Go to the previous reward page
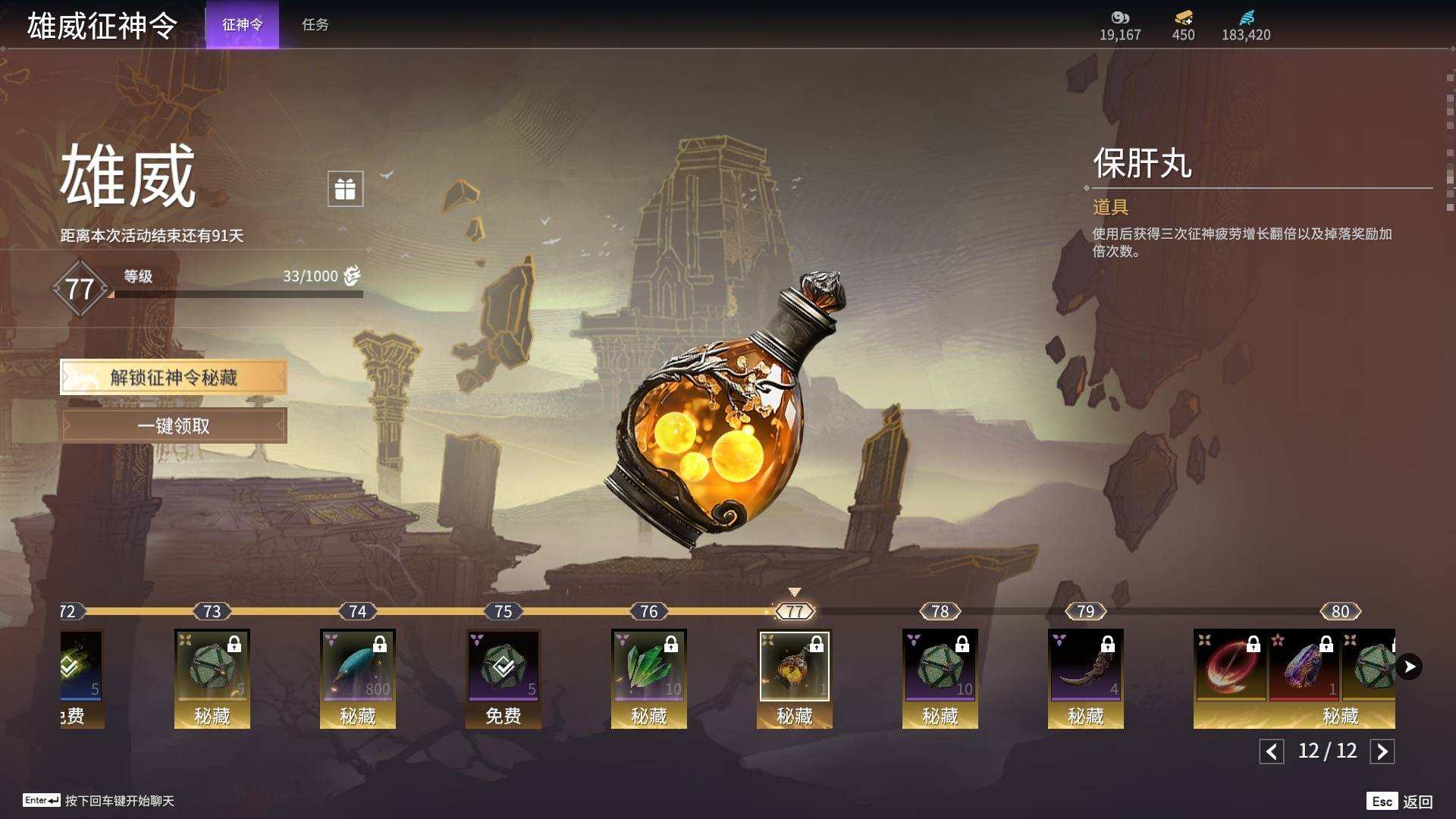 click(x=1272, y=752)
